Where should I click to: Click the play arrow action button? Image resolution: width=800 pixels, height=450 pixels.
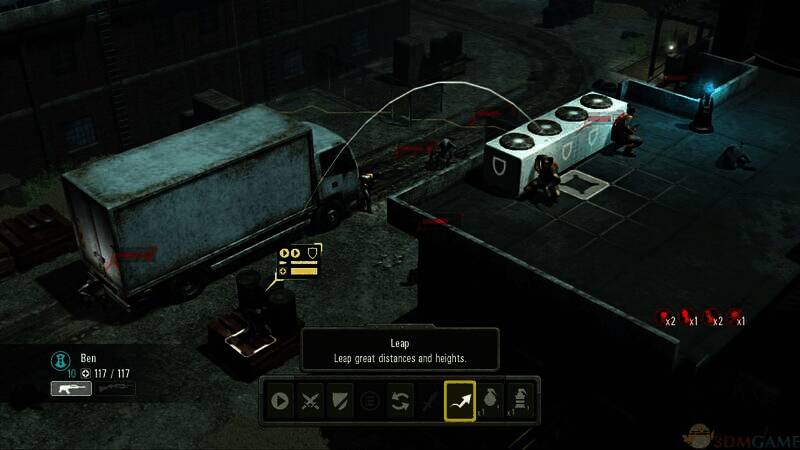click(x=280, y=401)
